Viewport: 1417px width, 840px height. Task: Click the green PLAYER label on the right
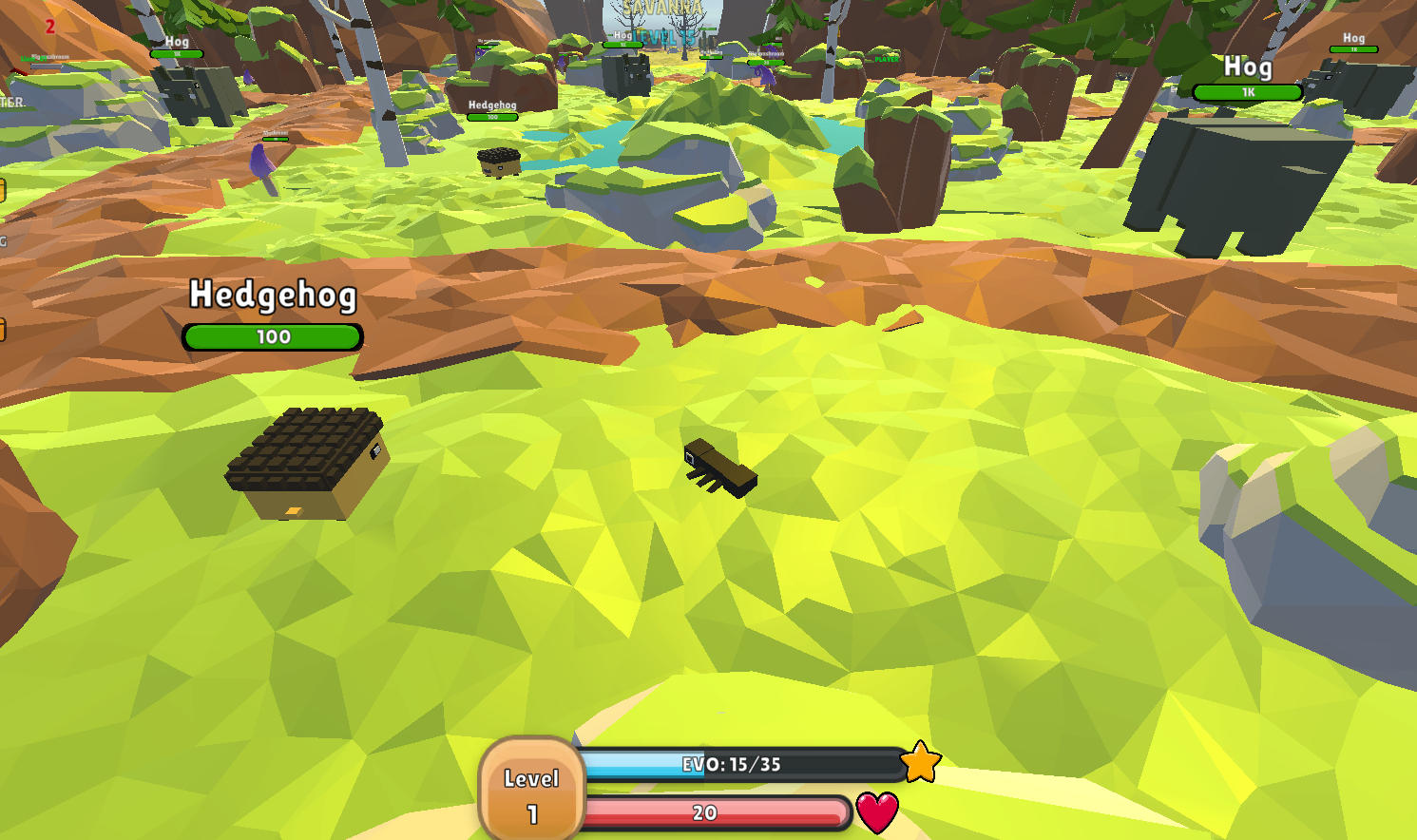[886, 59]
